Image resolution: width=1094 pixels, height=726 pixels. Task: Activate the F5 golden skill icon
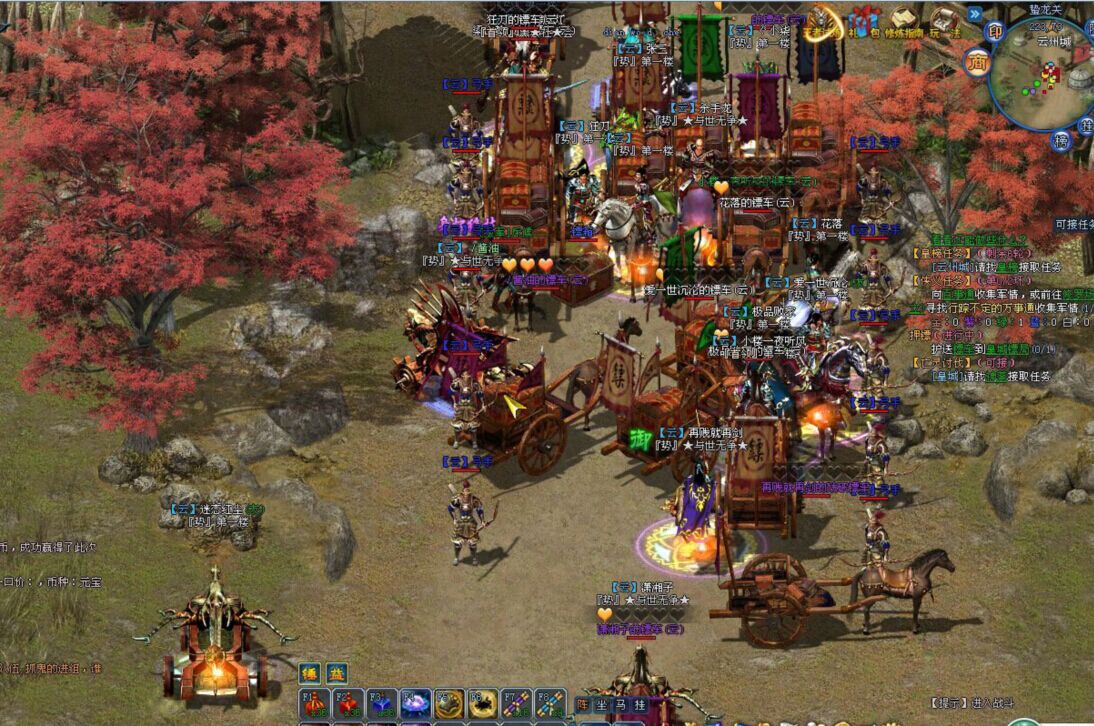(x=450, y=703)
